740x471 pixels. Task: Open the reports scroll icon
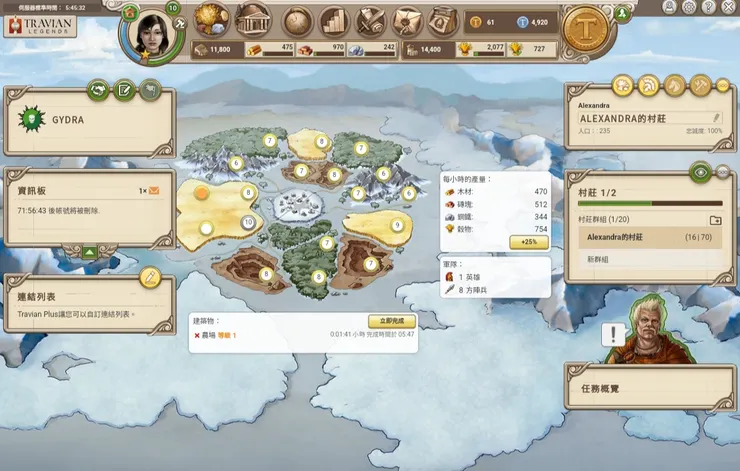point(371,20)
